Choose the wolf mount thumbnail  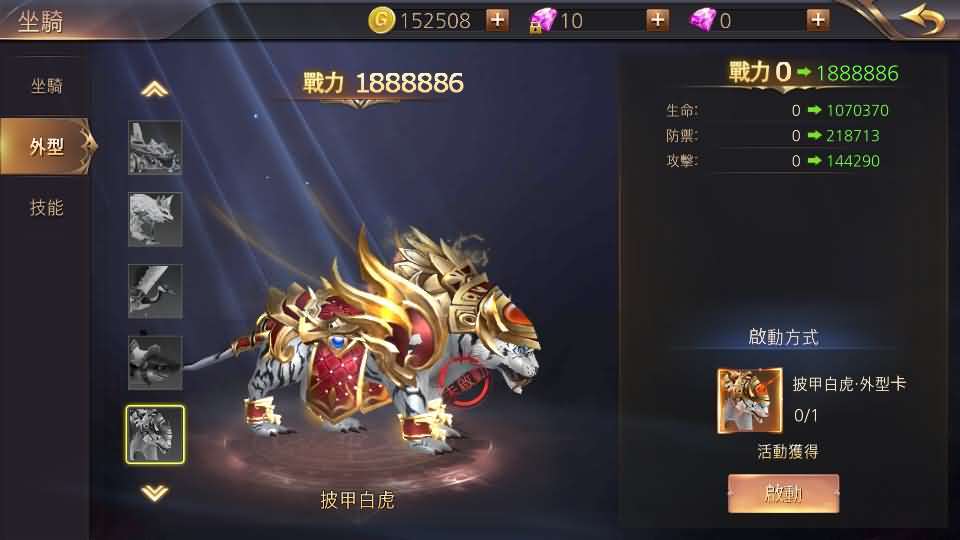155,219
